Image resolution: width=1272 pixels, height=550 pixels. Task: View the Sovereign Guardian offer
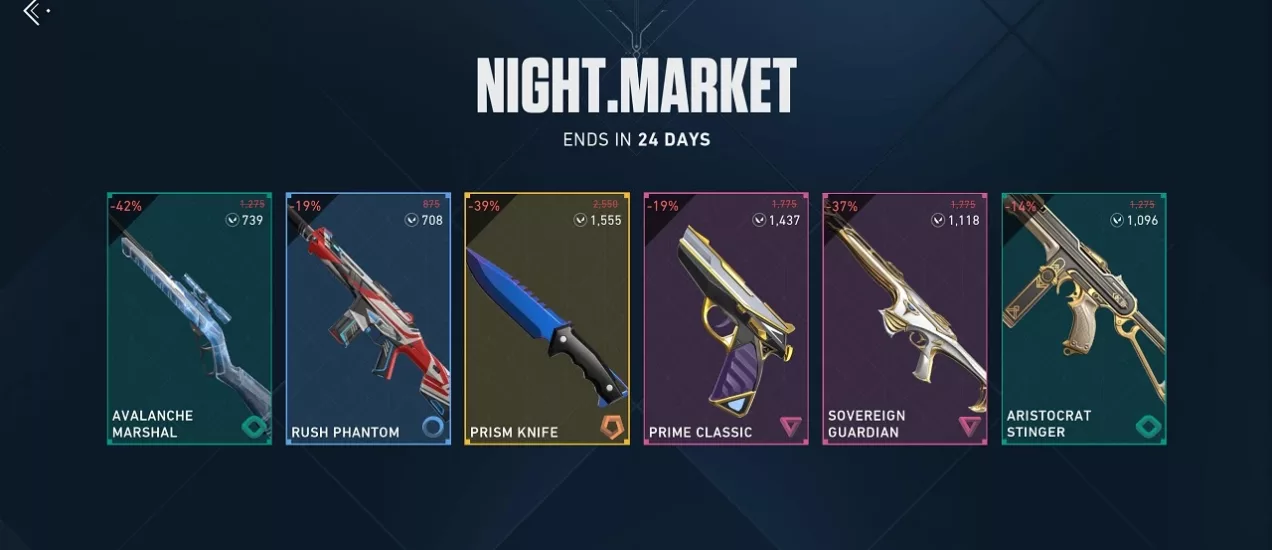click(905, 319)
